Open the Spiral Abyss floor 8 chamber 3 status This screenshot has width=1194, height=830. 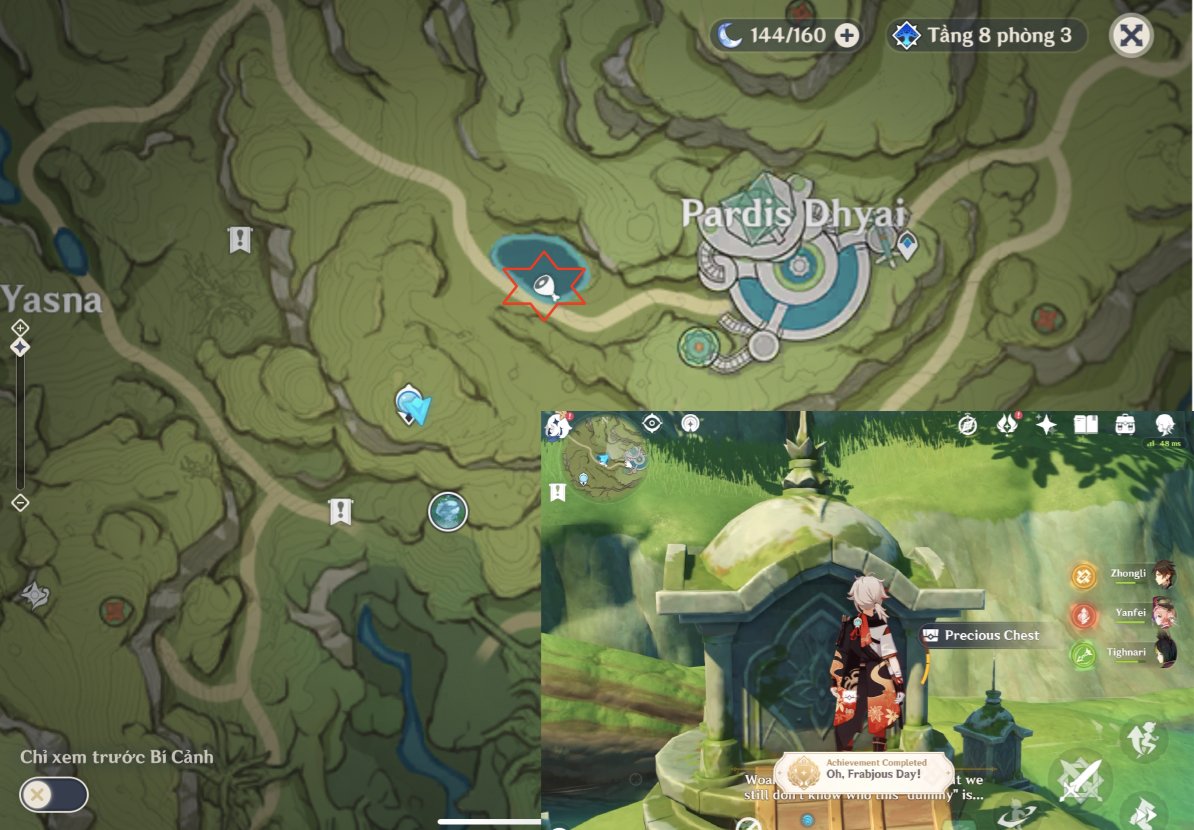point(986,37)
